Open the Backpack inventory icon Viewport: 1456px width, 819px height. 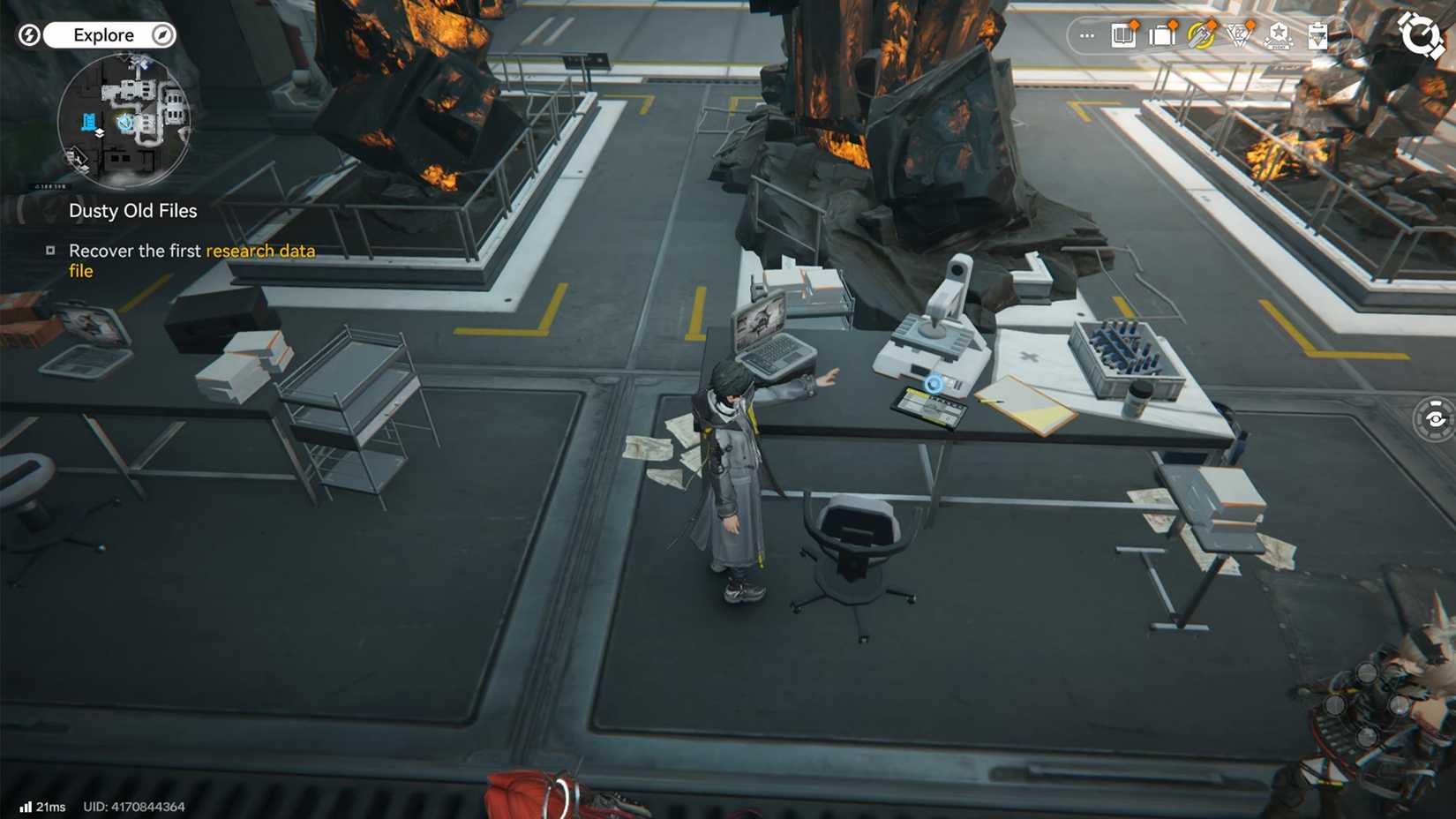point(1160,35)
